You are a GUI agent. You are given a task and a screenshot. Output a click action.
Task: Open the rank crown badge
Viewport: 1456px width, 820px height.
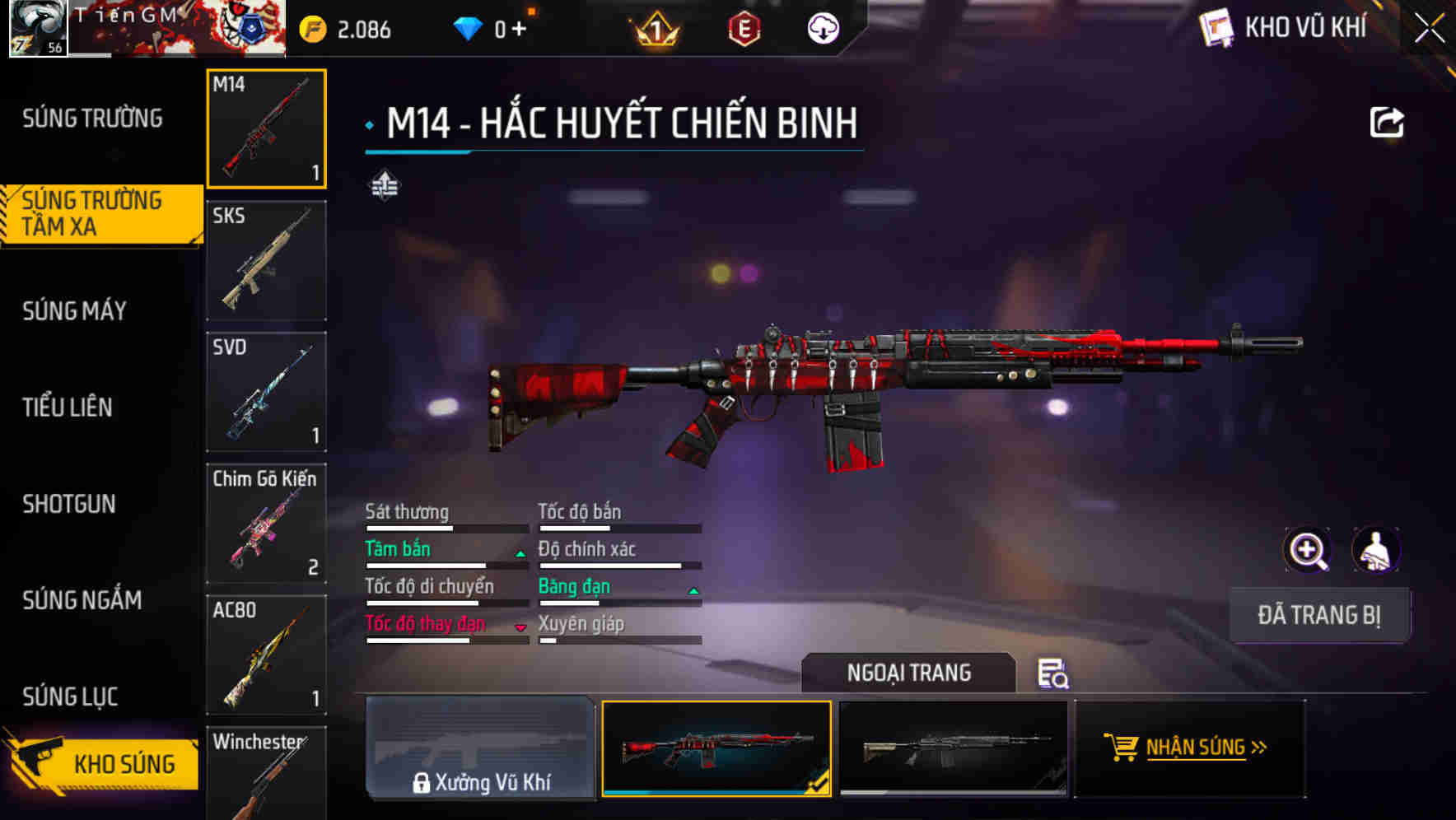coord(653,29)
